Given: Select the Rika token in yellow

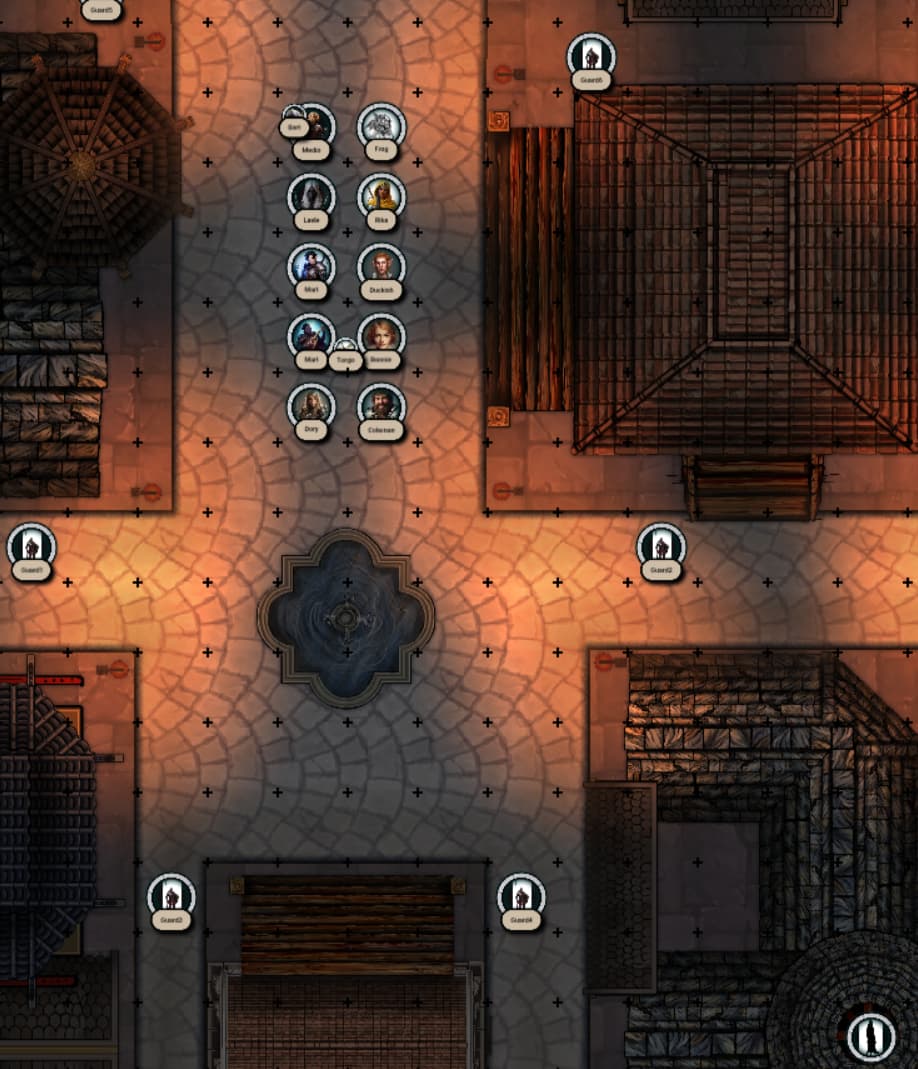Looking at the screenshot, I should (x=381, y=196).
